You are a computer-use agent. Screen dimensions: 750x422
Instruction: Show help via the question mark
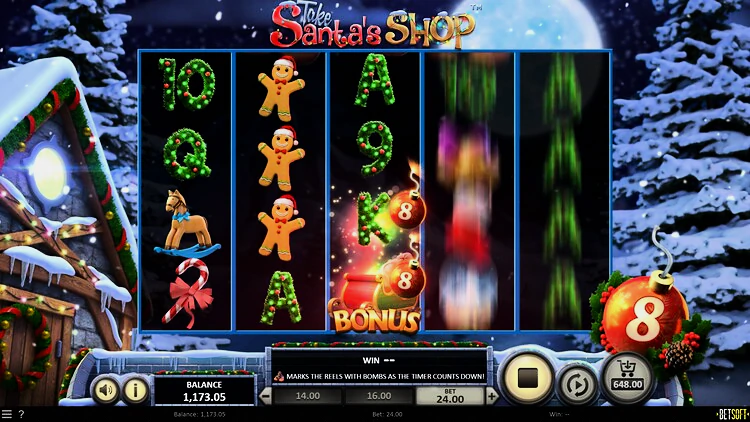click(22, 414)
